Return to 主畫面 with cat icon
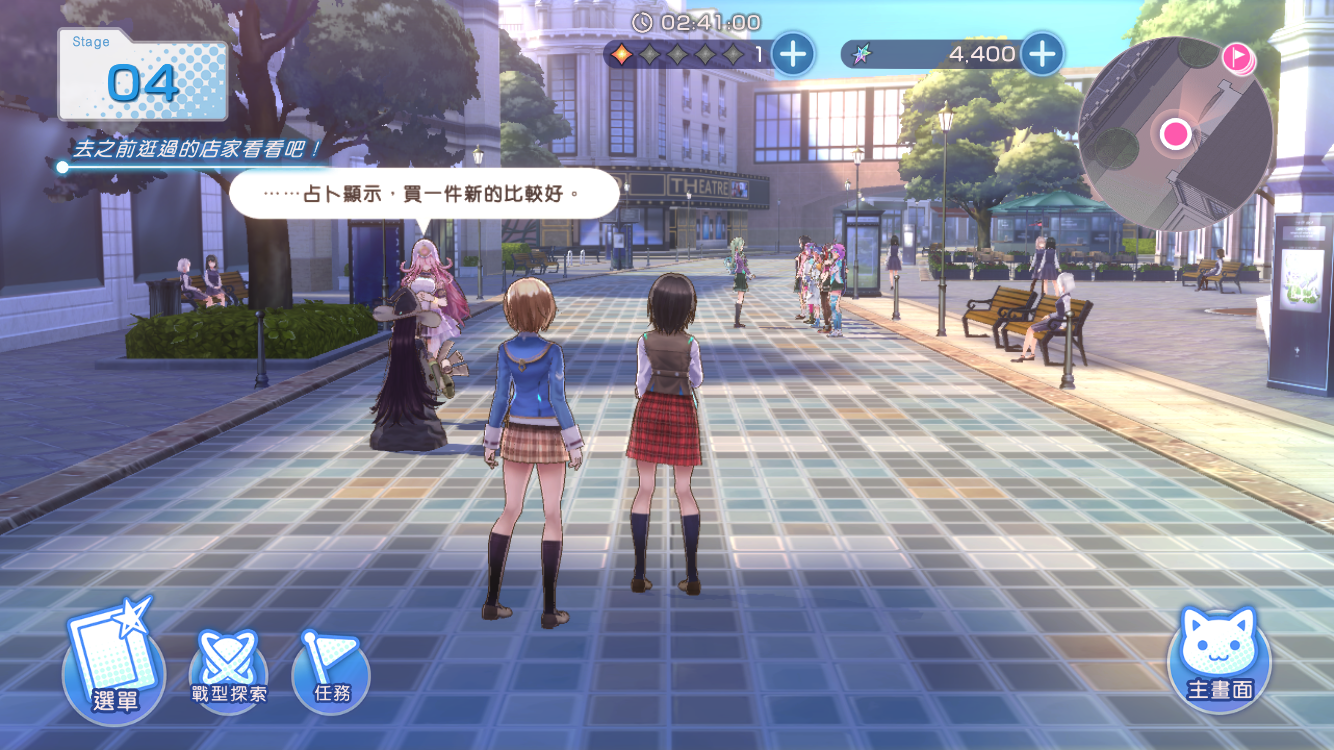 click(x=1219, y=657)
